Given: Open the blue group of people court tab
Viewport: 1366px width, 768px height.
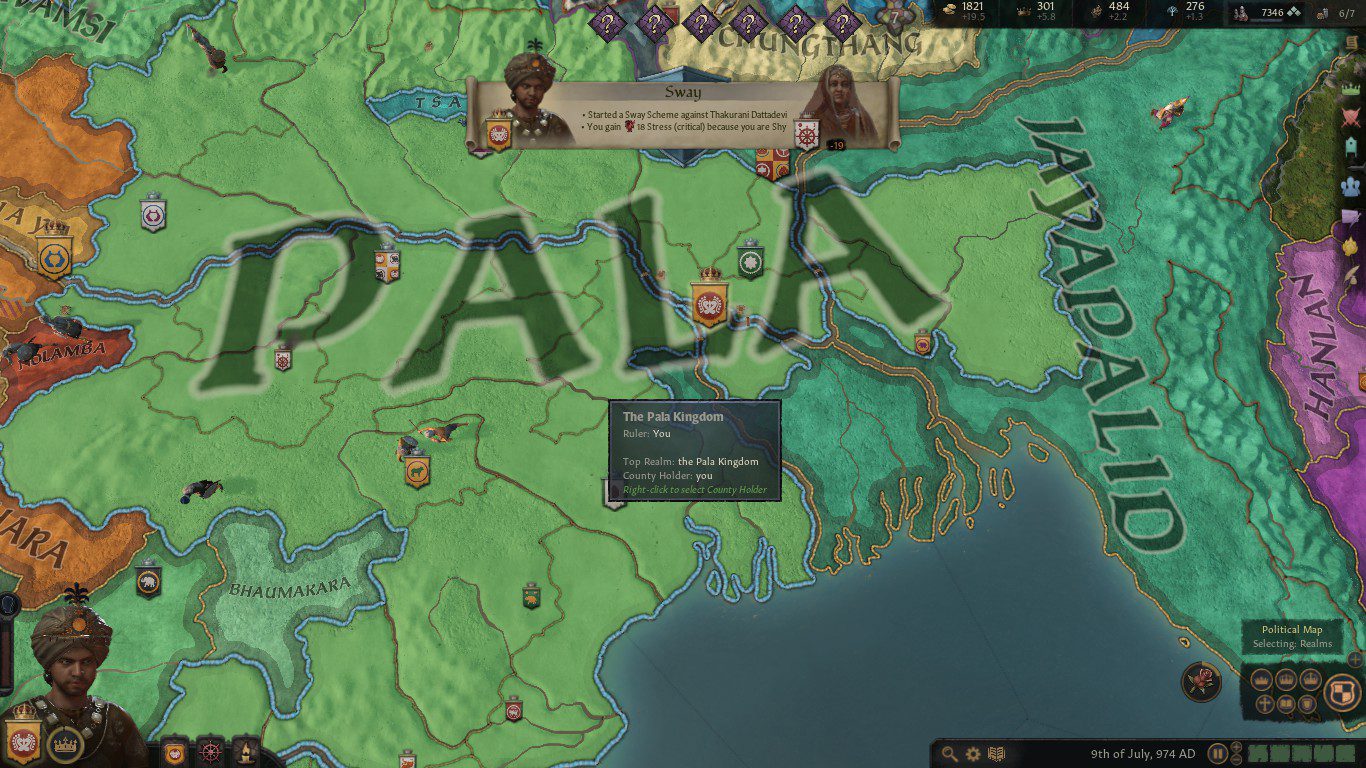Looking at the screenshot, I should pos(1351,186).
